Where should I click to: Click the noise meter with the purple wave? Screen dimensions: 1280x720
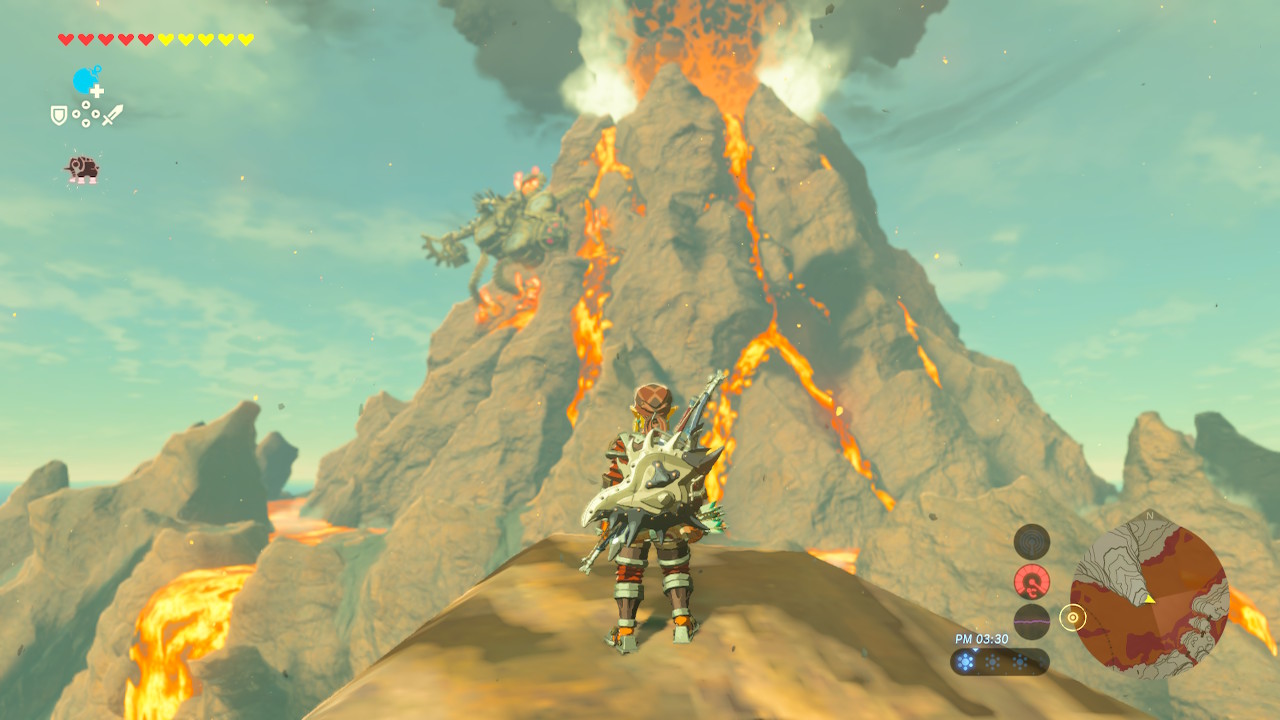point(1031,621)
